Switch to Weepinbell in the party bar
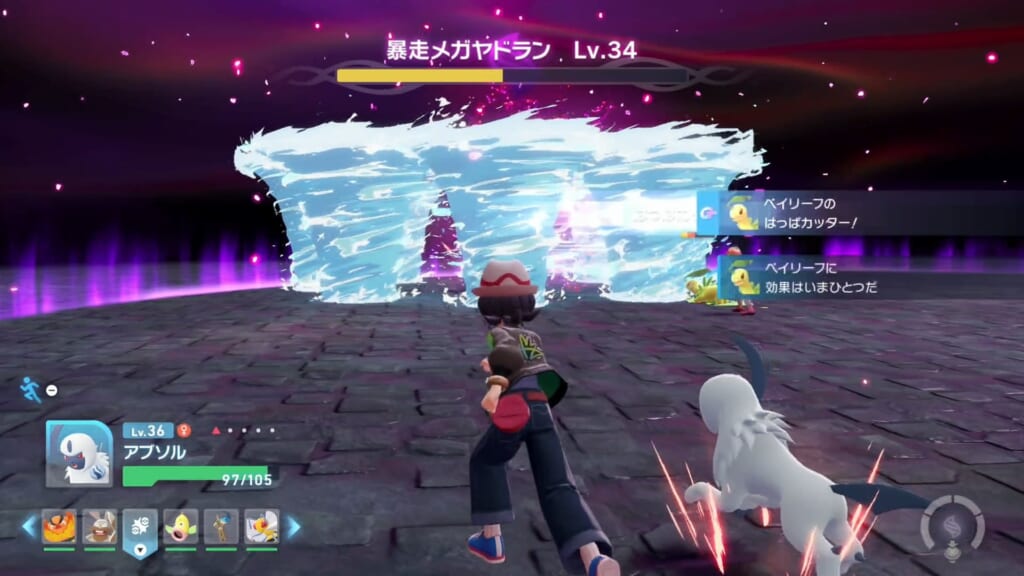 180,526
